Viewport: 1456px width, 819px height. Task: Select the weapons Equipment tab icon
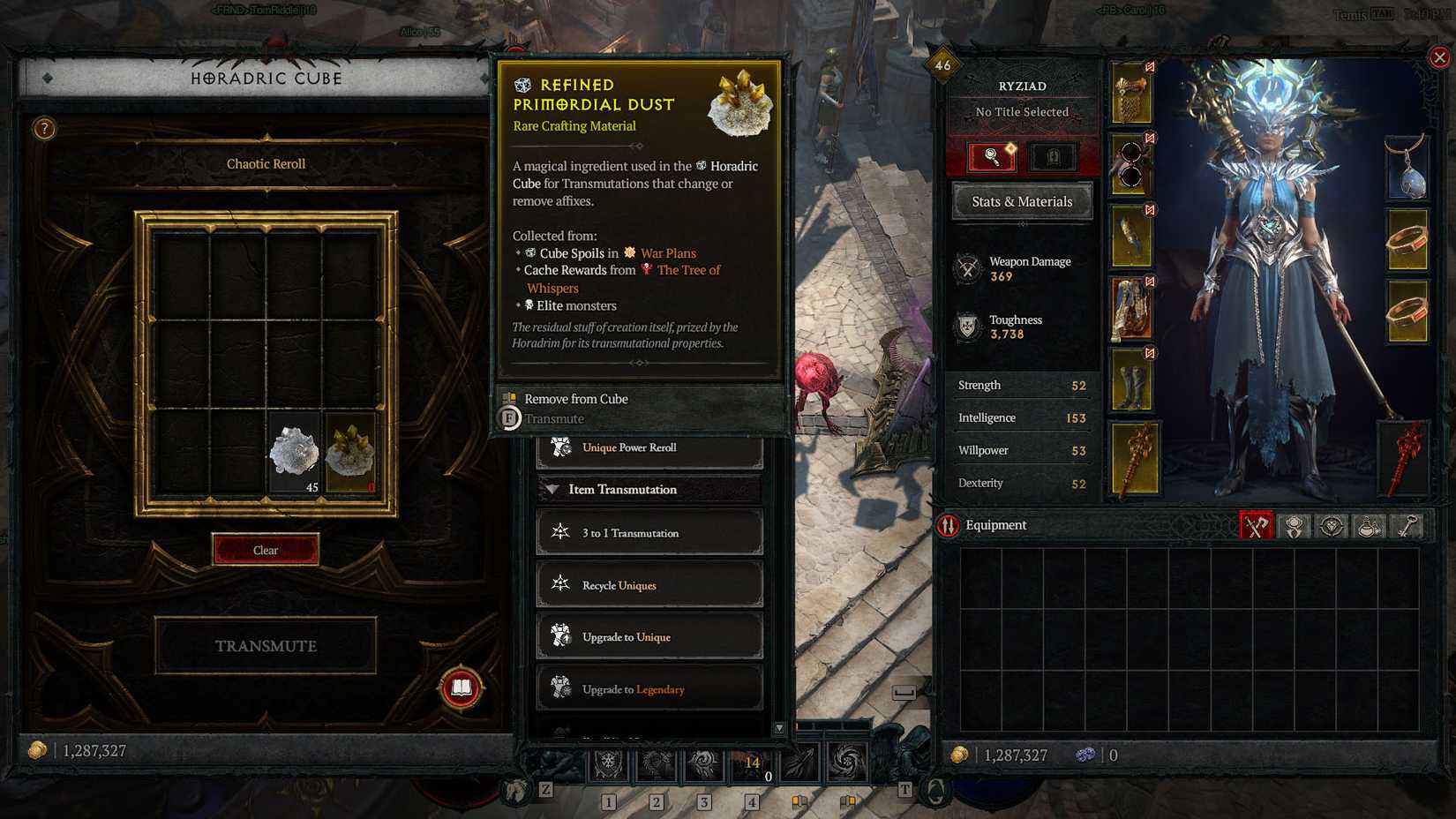1257,525
